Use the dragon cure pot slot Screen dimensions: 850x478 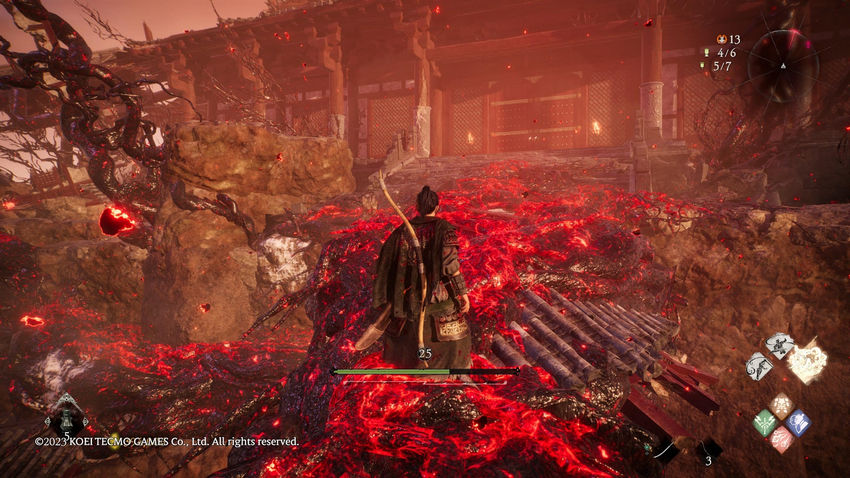coord(66,416)
